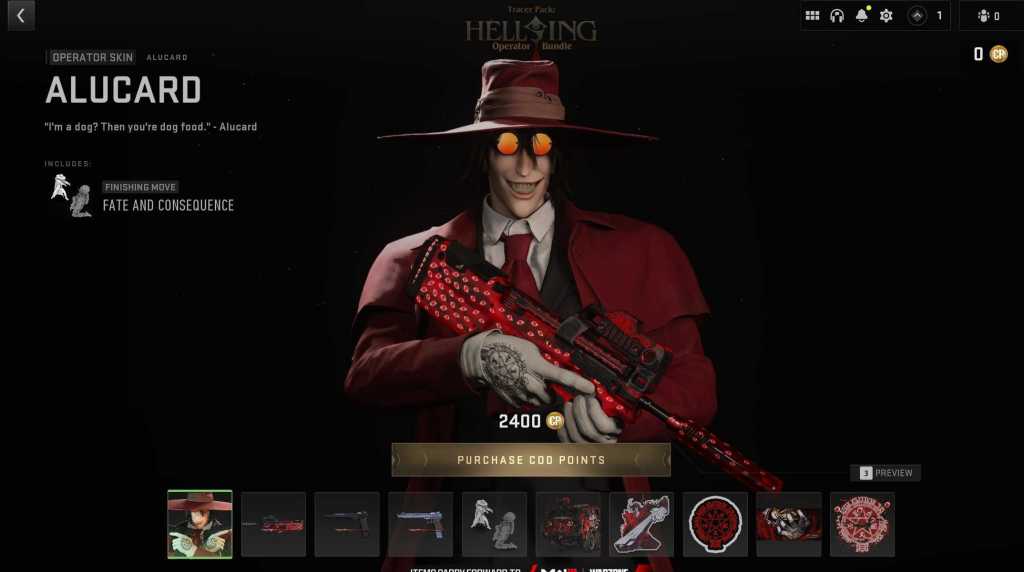Open the headset voice channel icon
The image size is (1024, 572).
pyautogui.click(x=837, y=16)
